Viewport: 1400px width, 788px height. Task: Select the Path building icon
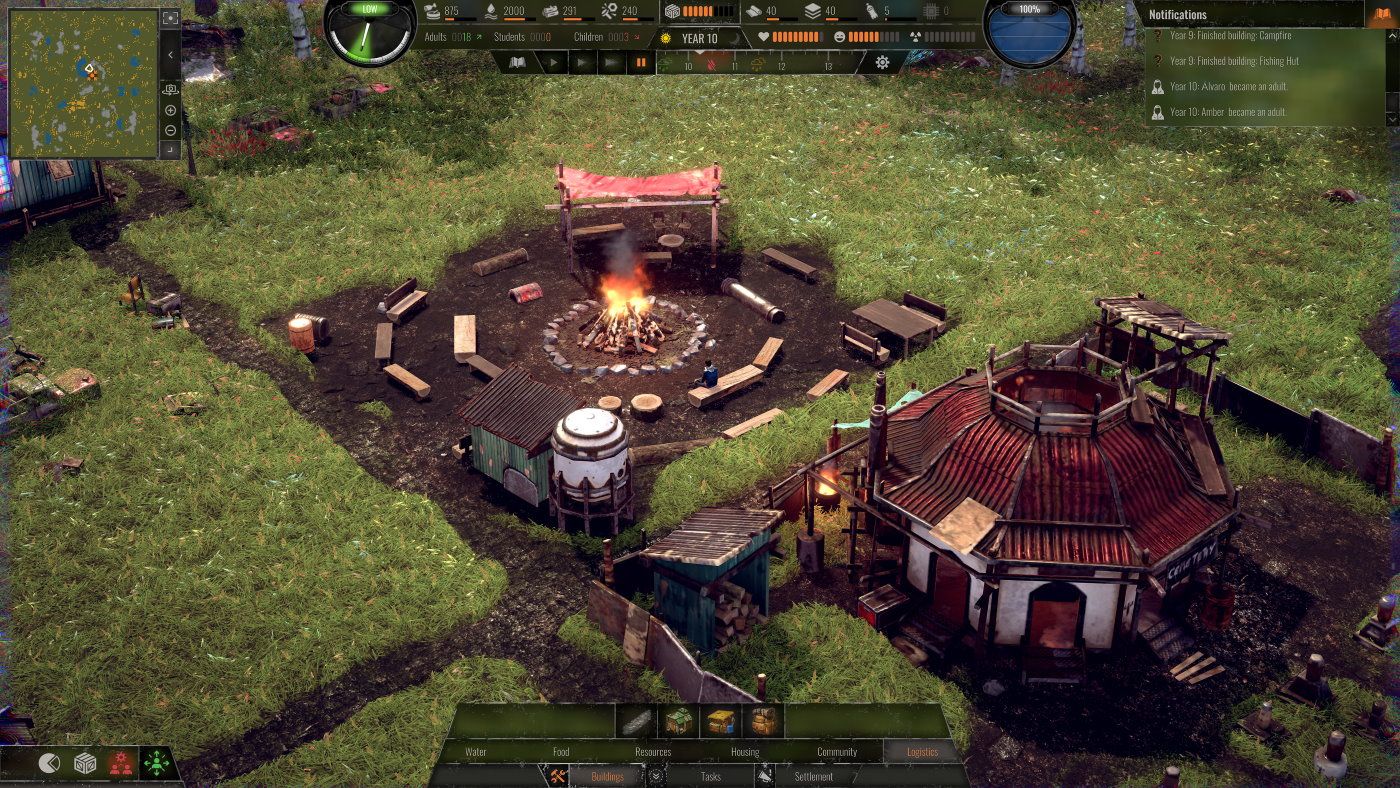[x=635, y=722]
